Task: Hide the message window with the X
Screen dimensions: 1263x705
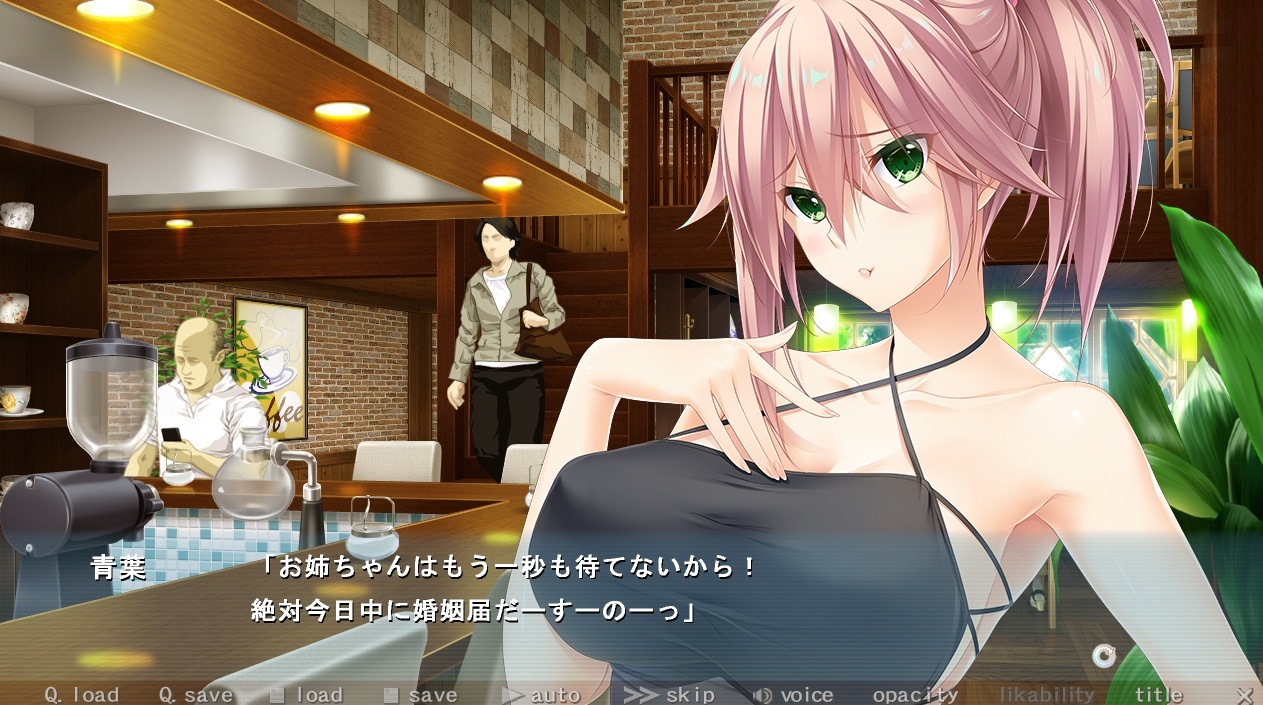Action: [1244, 695]
